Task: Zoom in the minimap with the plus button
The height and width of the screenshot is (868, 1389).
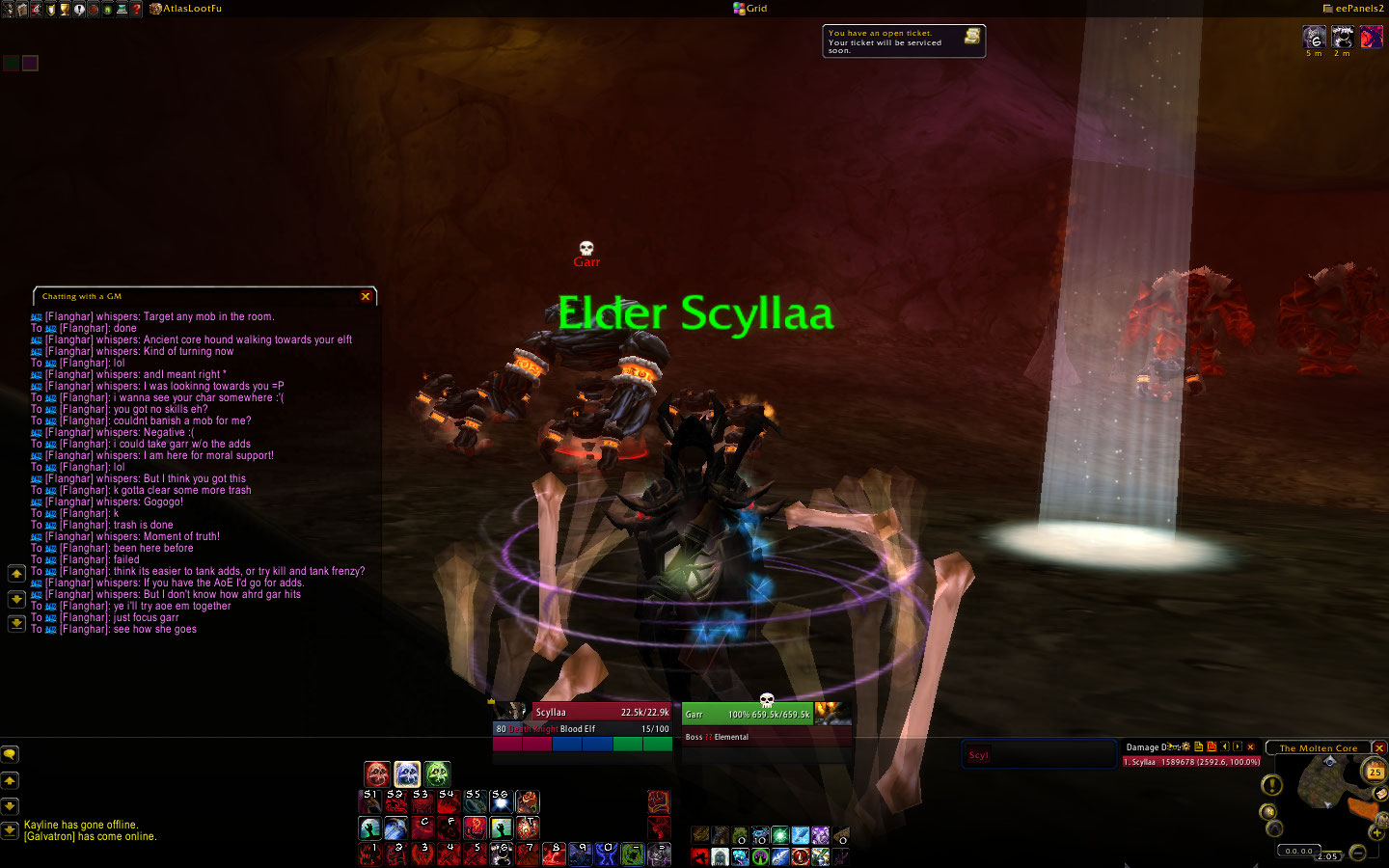Action: (x=1376, y=832)
